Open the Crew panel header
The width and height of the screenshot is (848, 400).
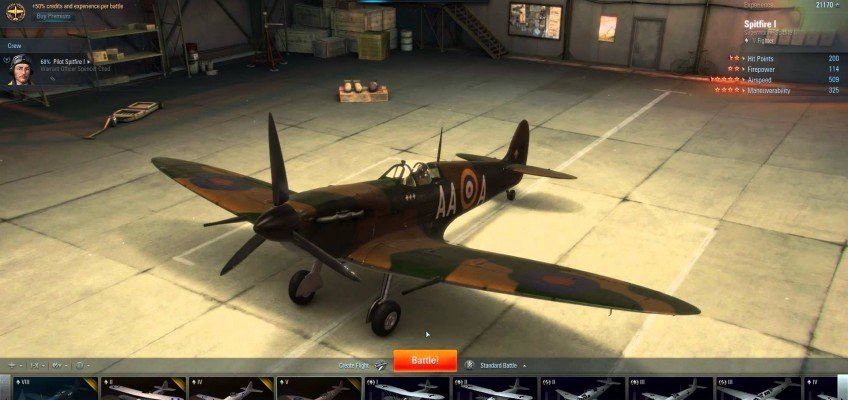tap(15, 45)
